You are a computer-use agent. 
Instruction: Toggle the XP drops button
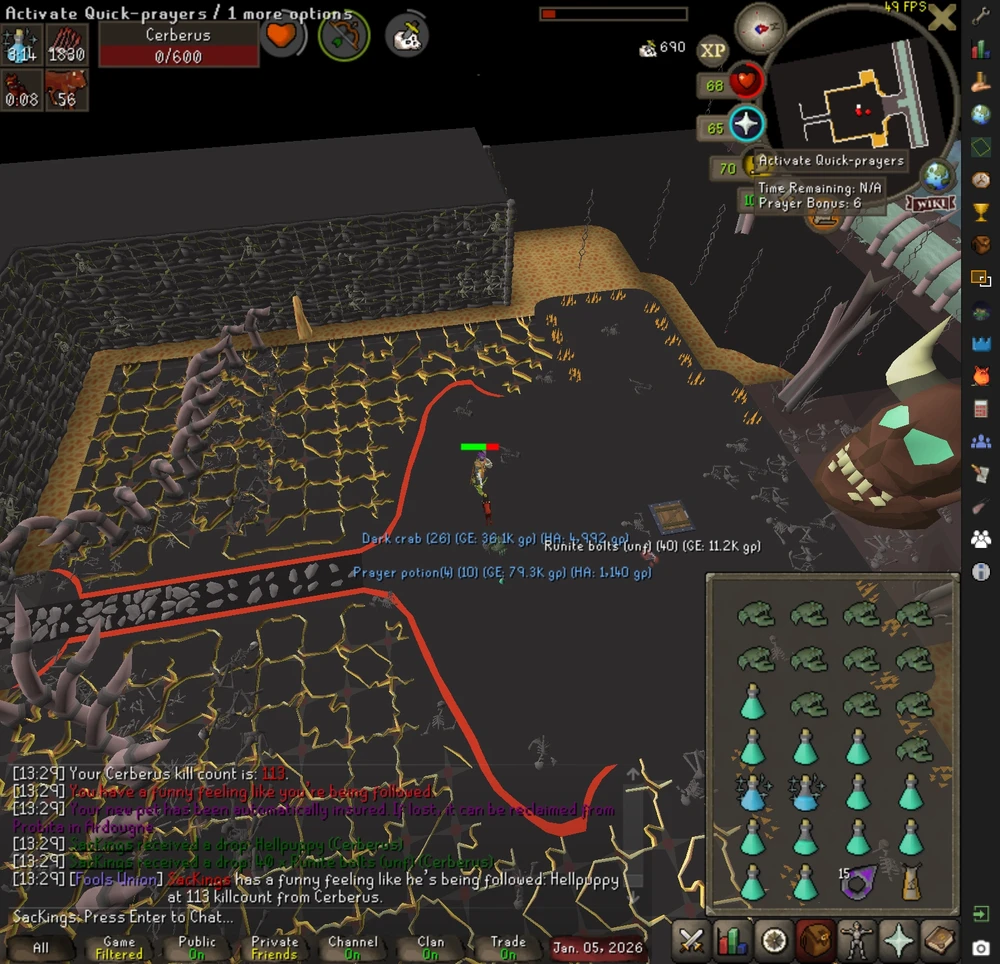click(x=713, y=50)
